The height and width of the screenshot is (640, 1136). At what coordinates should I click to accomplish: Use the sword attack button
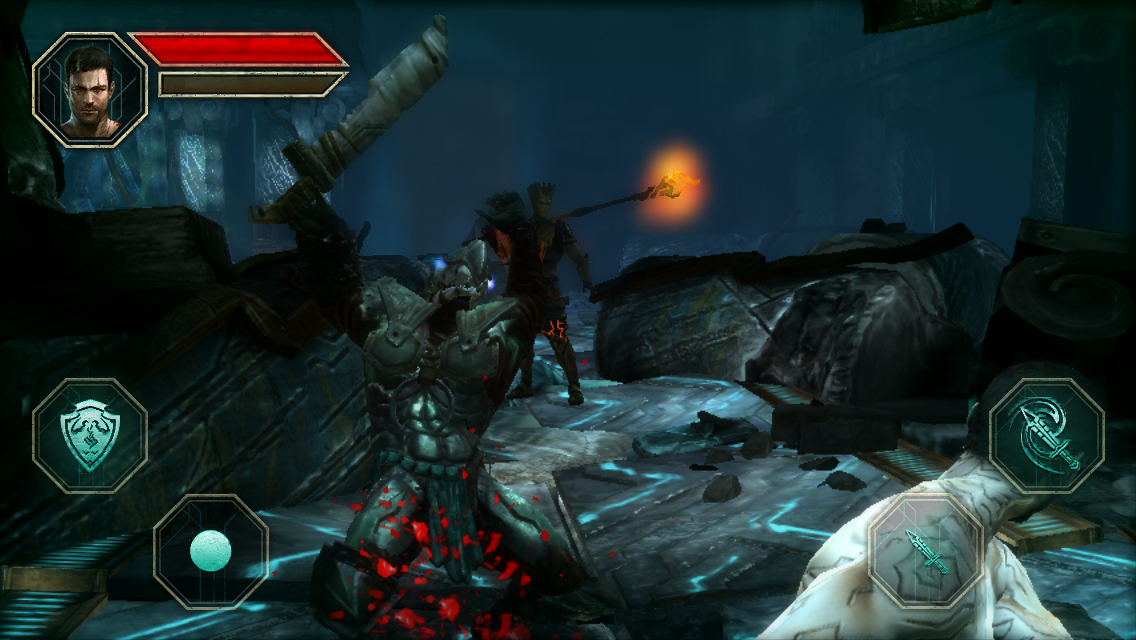[x=926, y=551]
